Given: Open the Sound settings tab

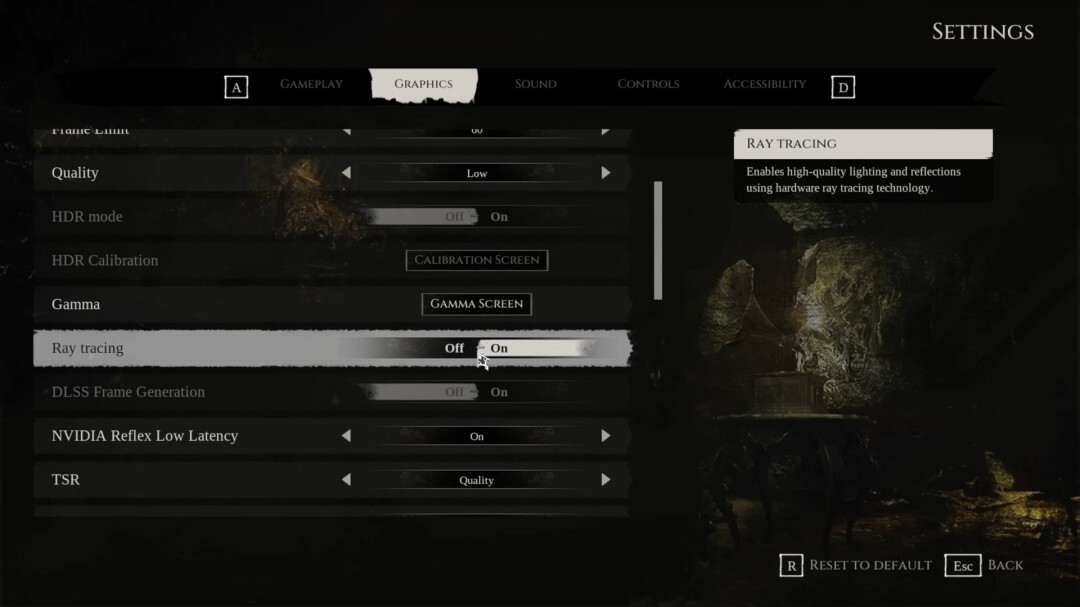Looking at the screenshot, I should pyautogui.click(x=535, y=84).
